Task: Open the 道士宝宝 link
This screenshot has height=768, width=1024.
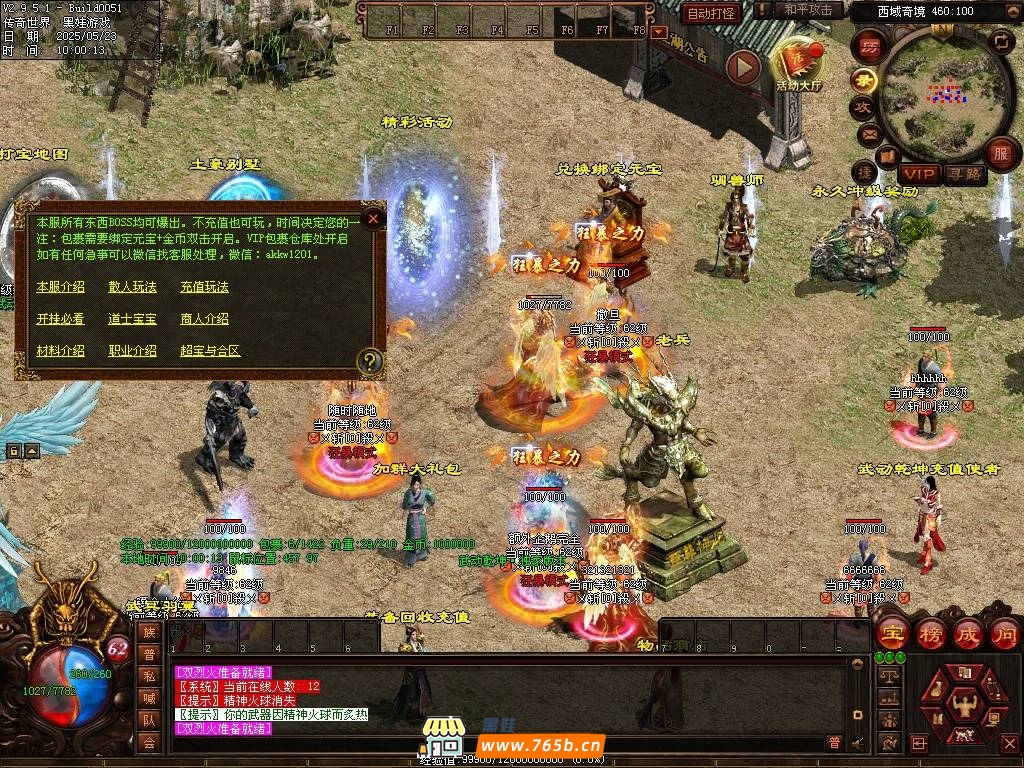Action: (132, 319)
